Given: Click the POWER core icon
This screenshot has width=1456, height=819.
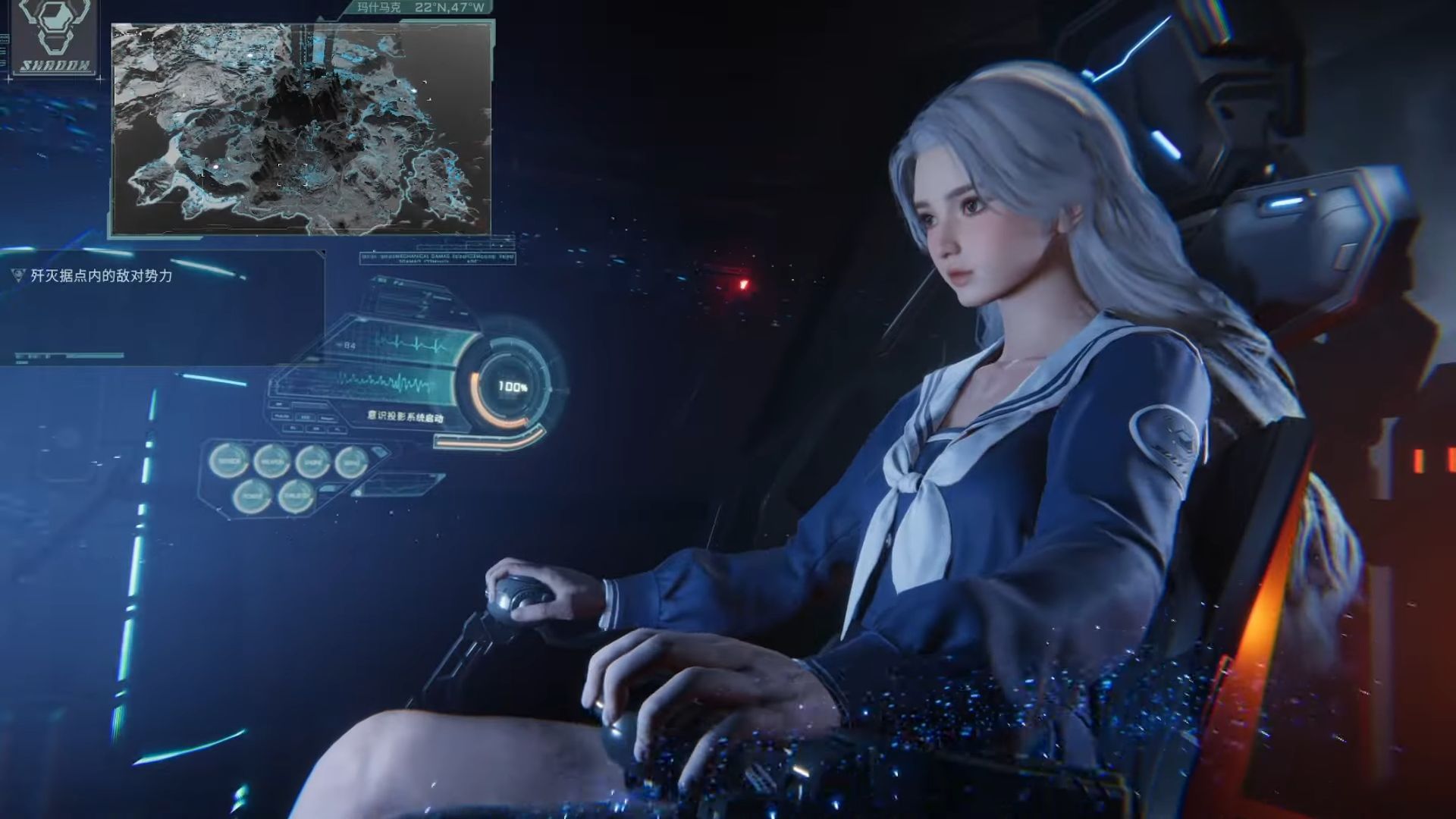Looking at the screenshot, I should click(x=253, y=495).
